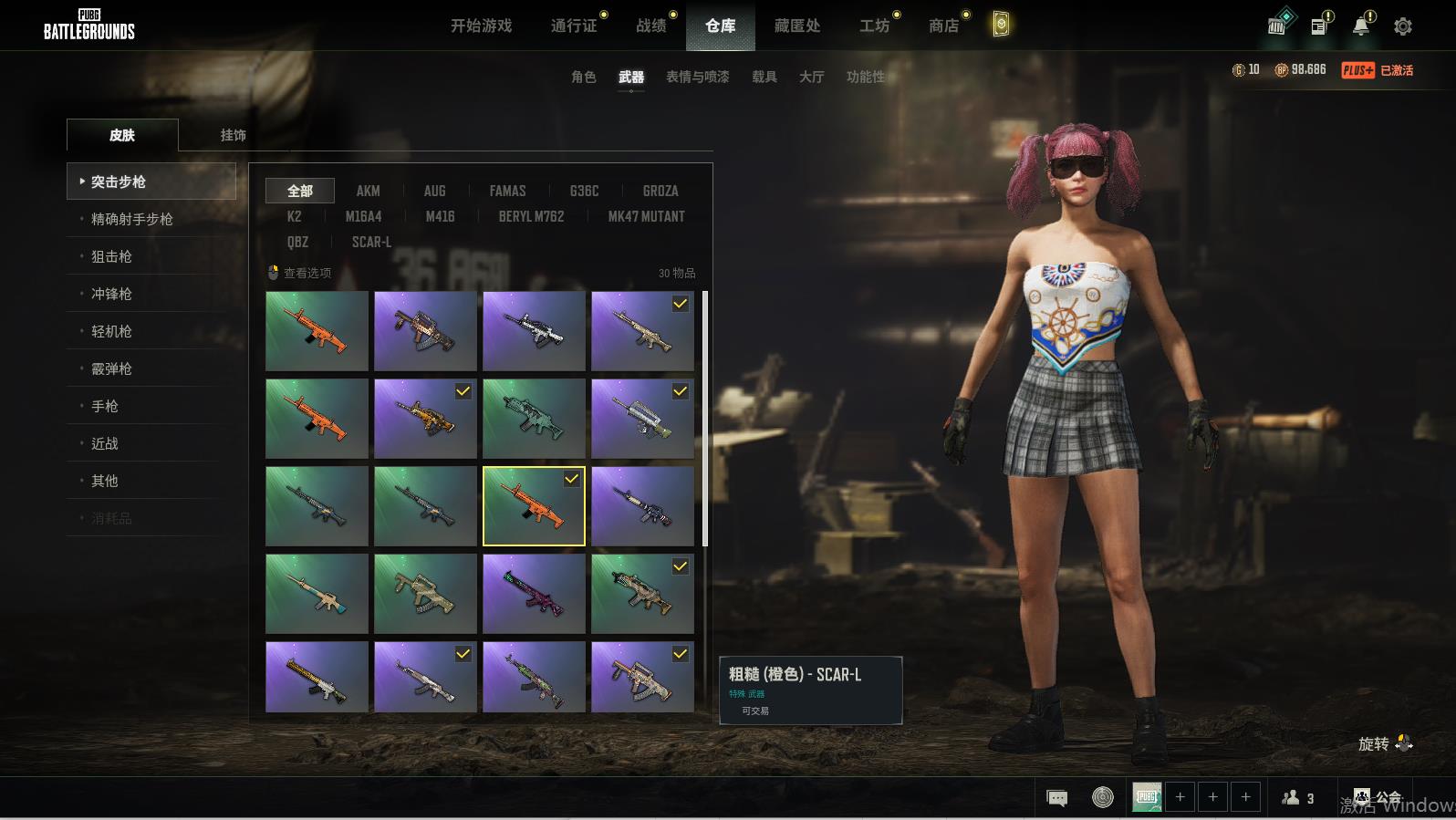Choose the 狙击枪 sniper rifle category
The image size is (1456, 820).
[111, 256]
